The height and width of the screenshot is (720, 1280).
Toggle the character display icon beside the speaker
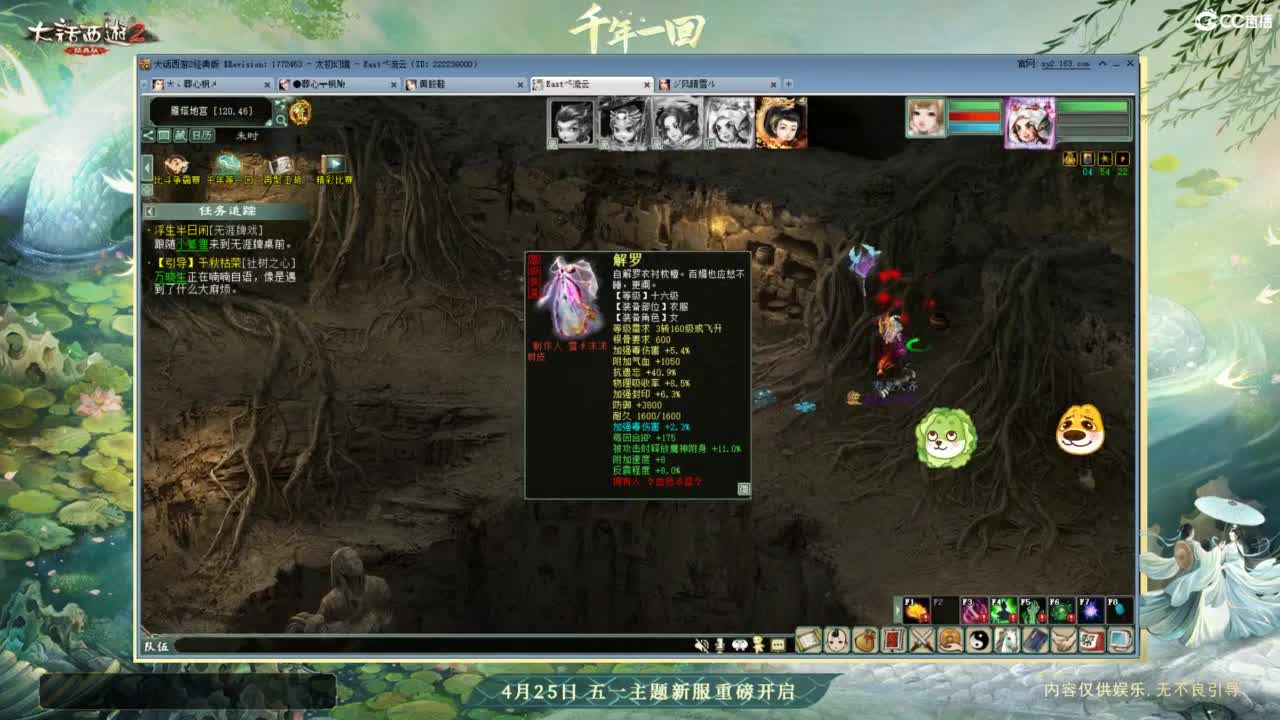(x=757, y=646)
